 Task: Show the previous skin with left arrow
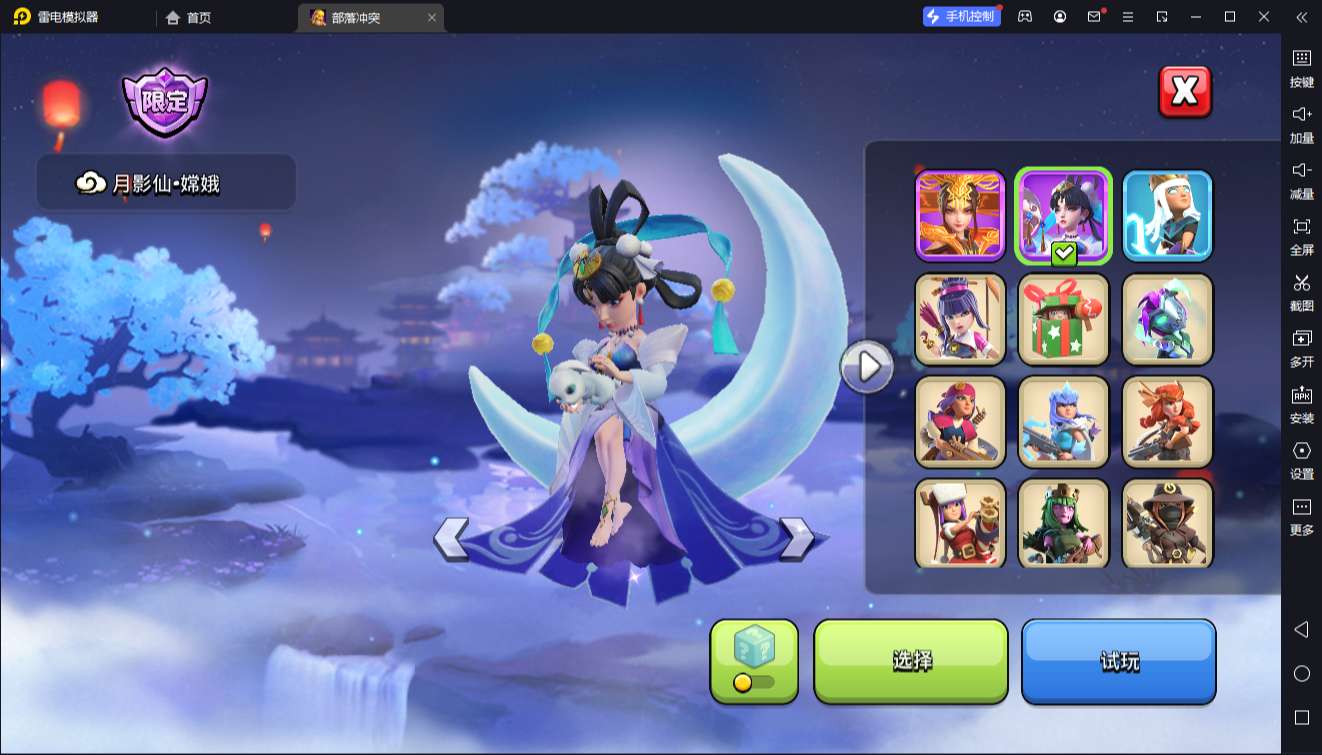451,539
